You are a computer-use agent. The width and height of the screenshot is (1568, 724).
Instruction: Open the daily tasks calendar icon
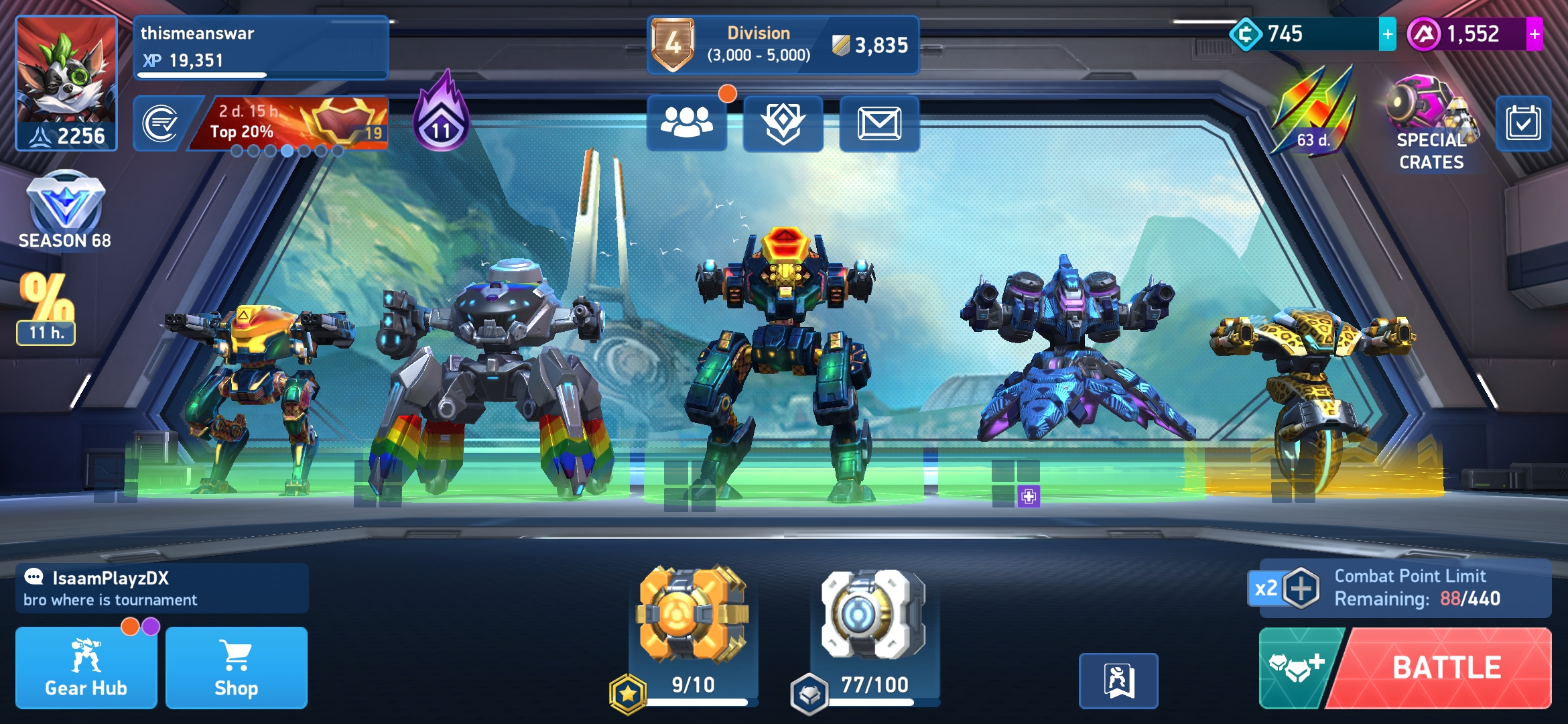pyautogui.click(x=1523, y=123)
